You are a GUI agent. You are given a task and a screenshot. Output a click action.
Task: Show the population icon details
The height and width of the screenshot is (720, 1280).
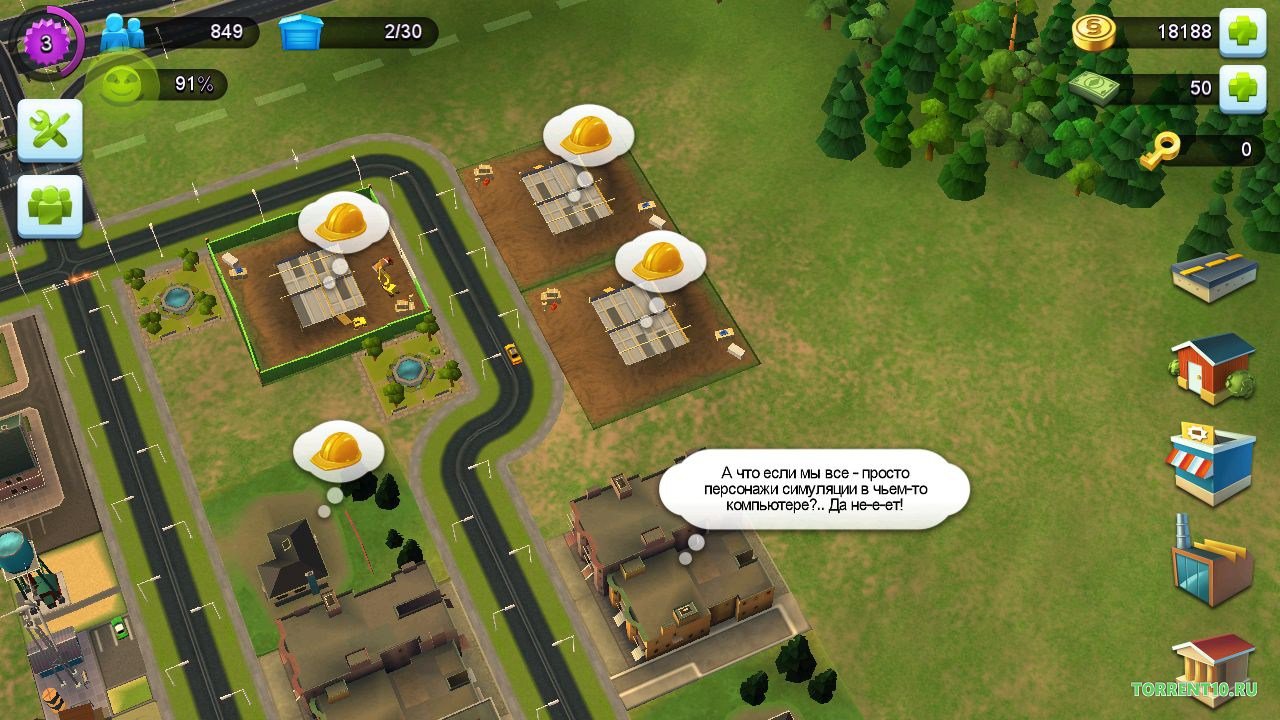pos(123,32)
